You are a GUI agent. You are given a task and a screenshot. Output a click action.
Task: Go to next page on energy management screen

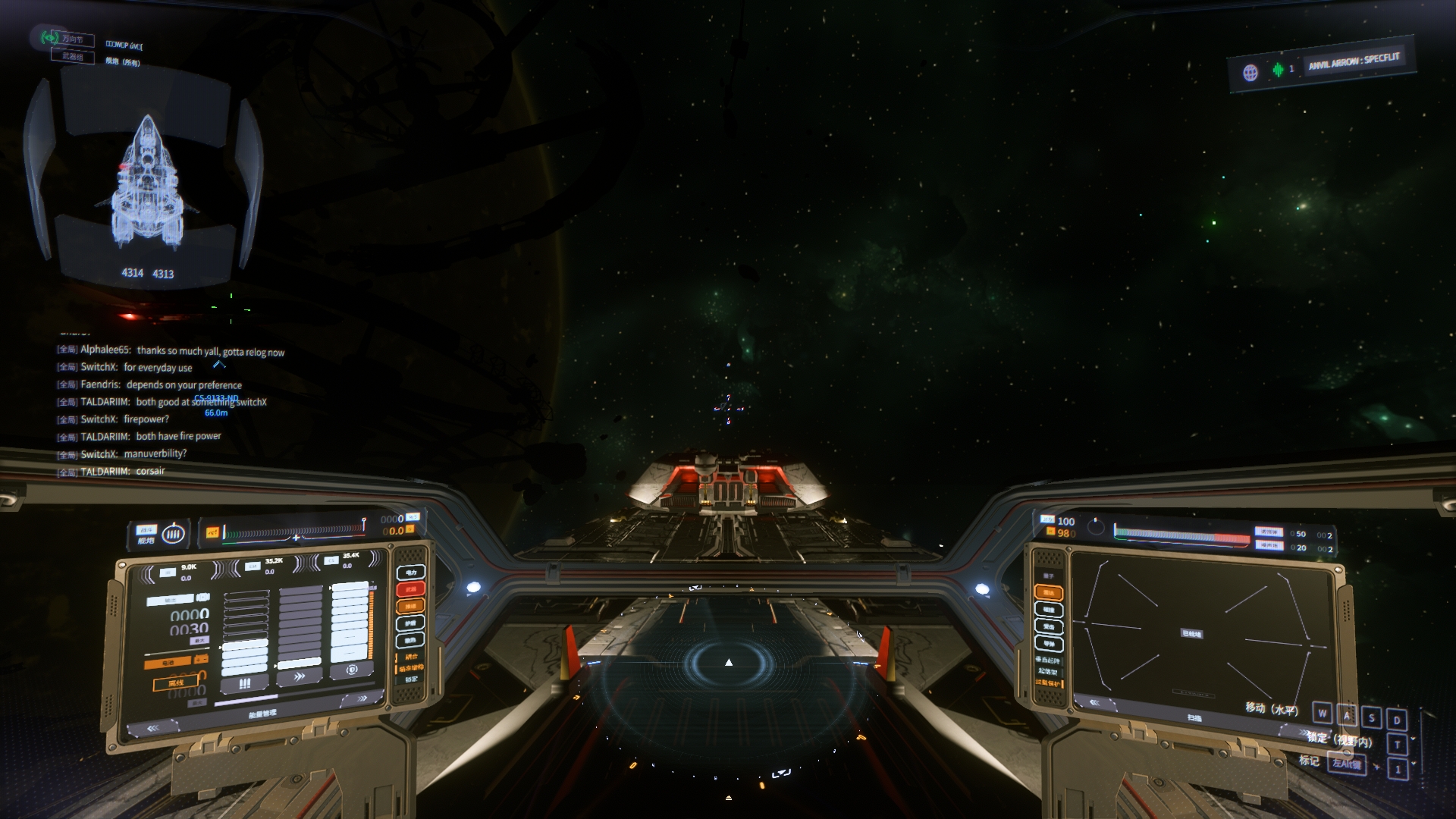pyautogui.click(x=363, y=698)
